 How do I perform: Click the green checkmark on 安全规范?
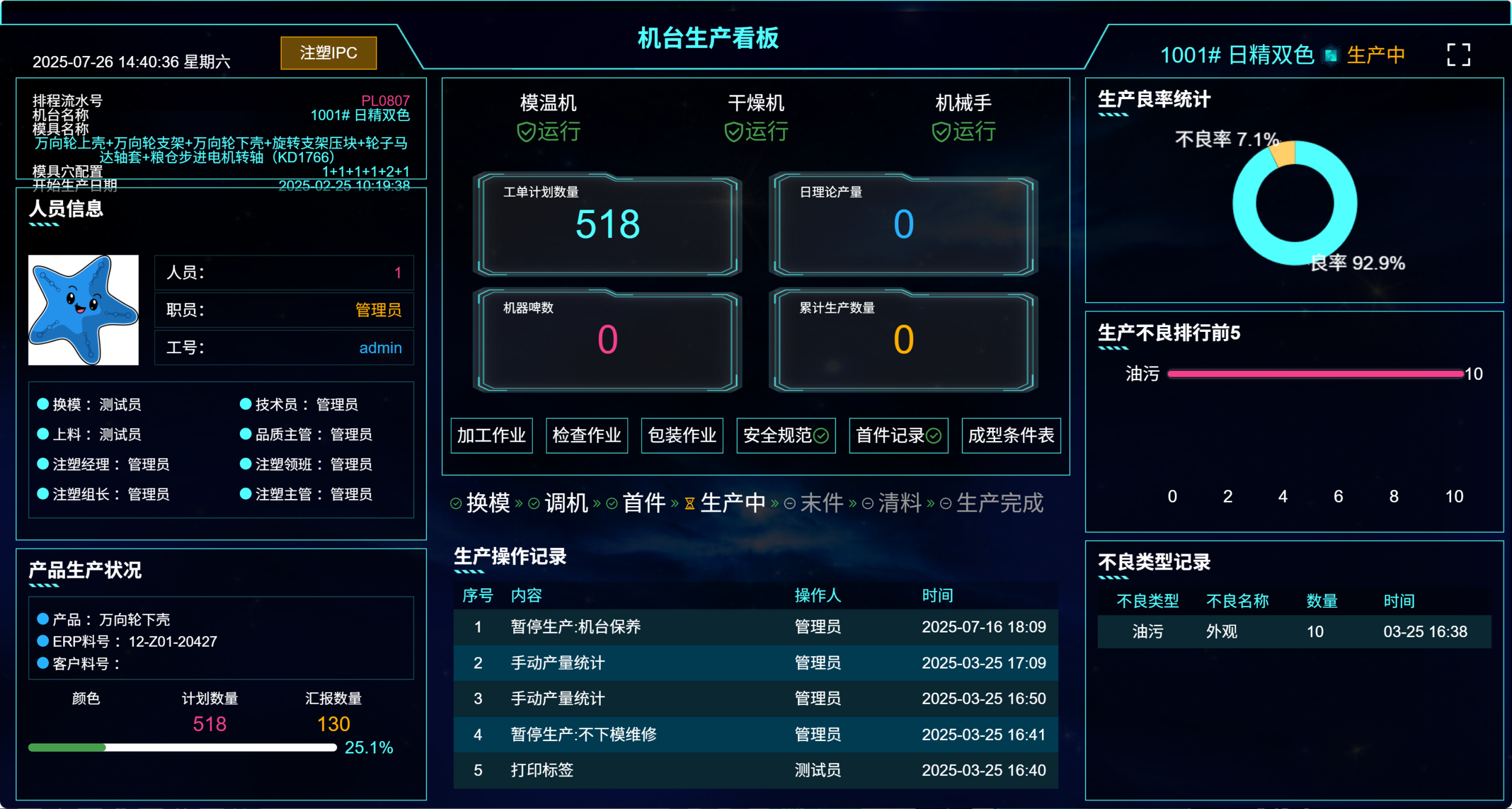tap(822, 435)
